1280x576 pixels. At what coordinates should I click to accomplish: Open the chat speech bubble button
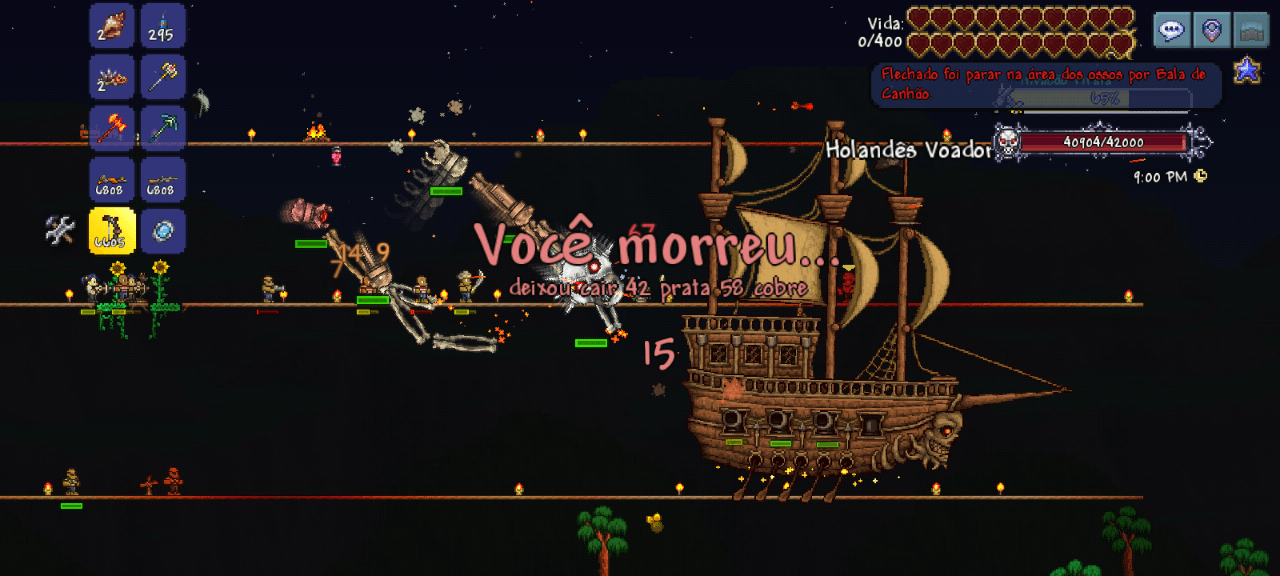coord(1172,30)
